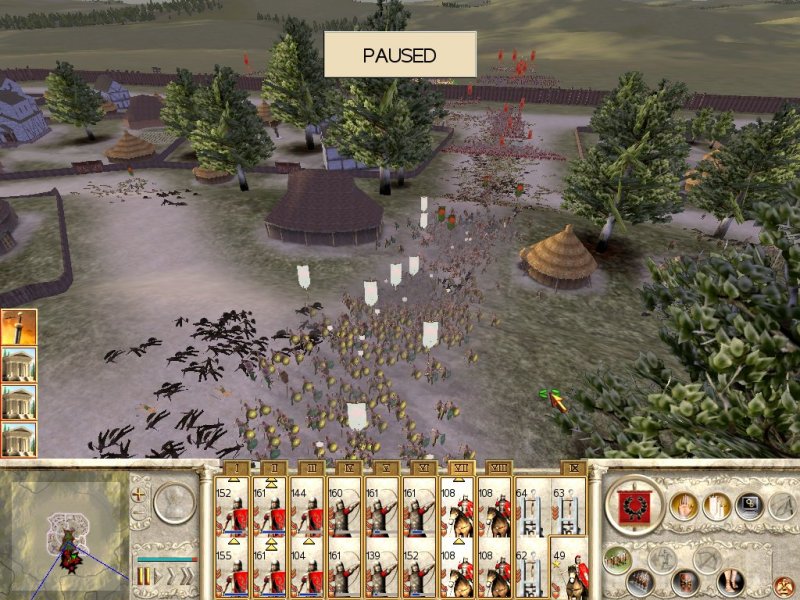800x600 pixels.
Task: Click the pause button on speed controls
Action: (x=143, y=577)
